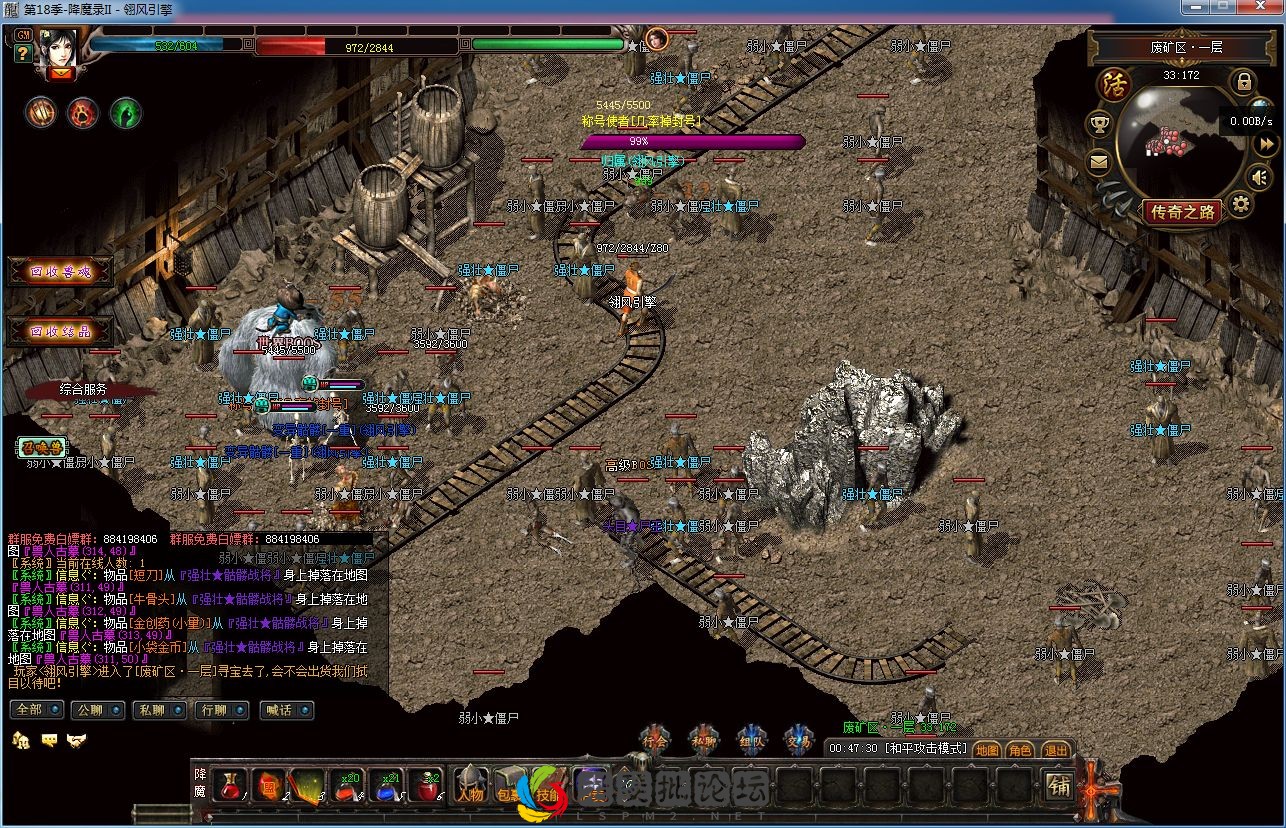The image size is (1286, 828).
Task: Open the 地图 map button
Action: click(987, 749)
